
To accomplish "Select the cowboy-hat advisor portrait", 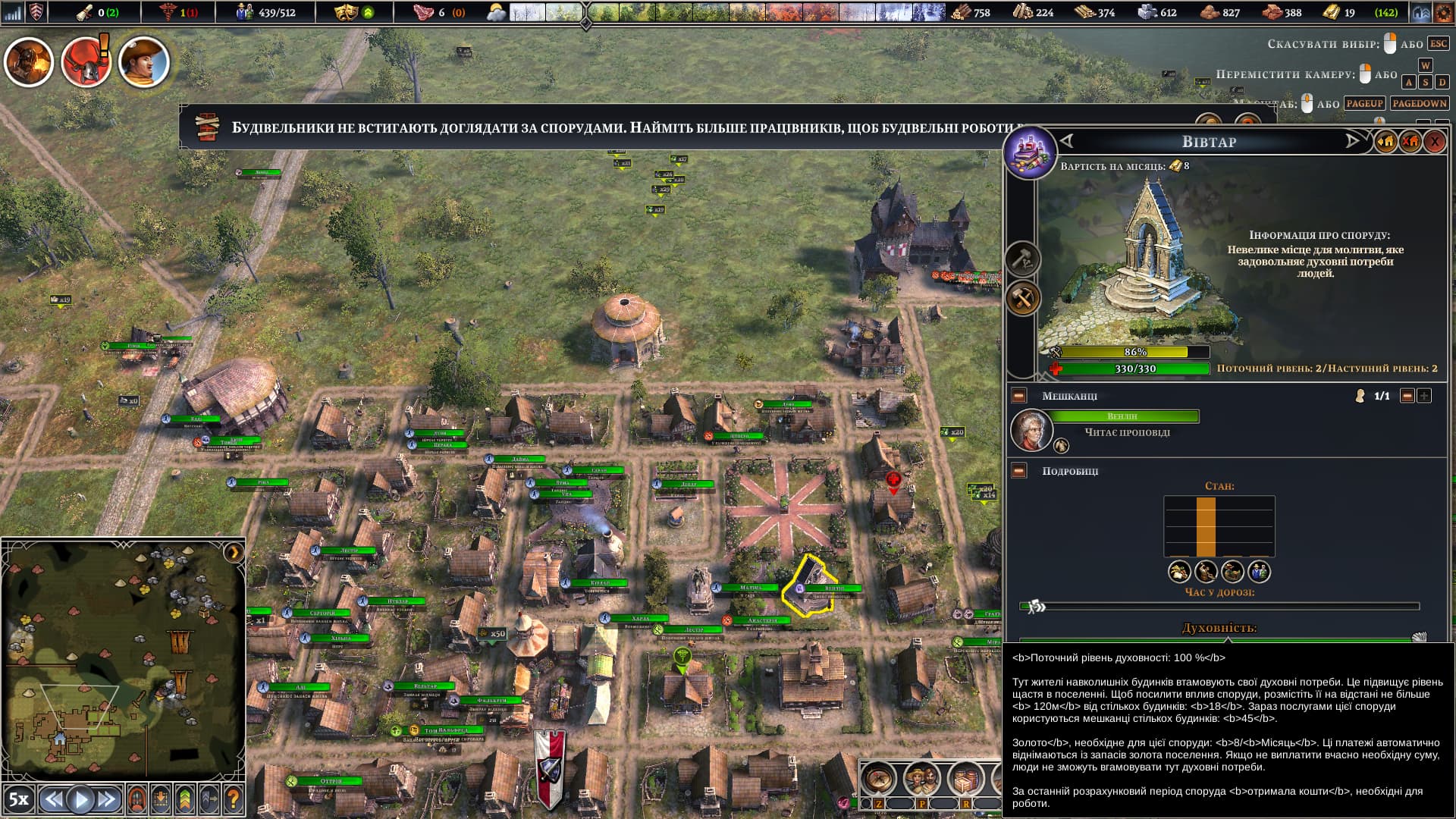I will click(143, 62).
